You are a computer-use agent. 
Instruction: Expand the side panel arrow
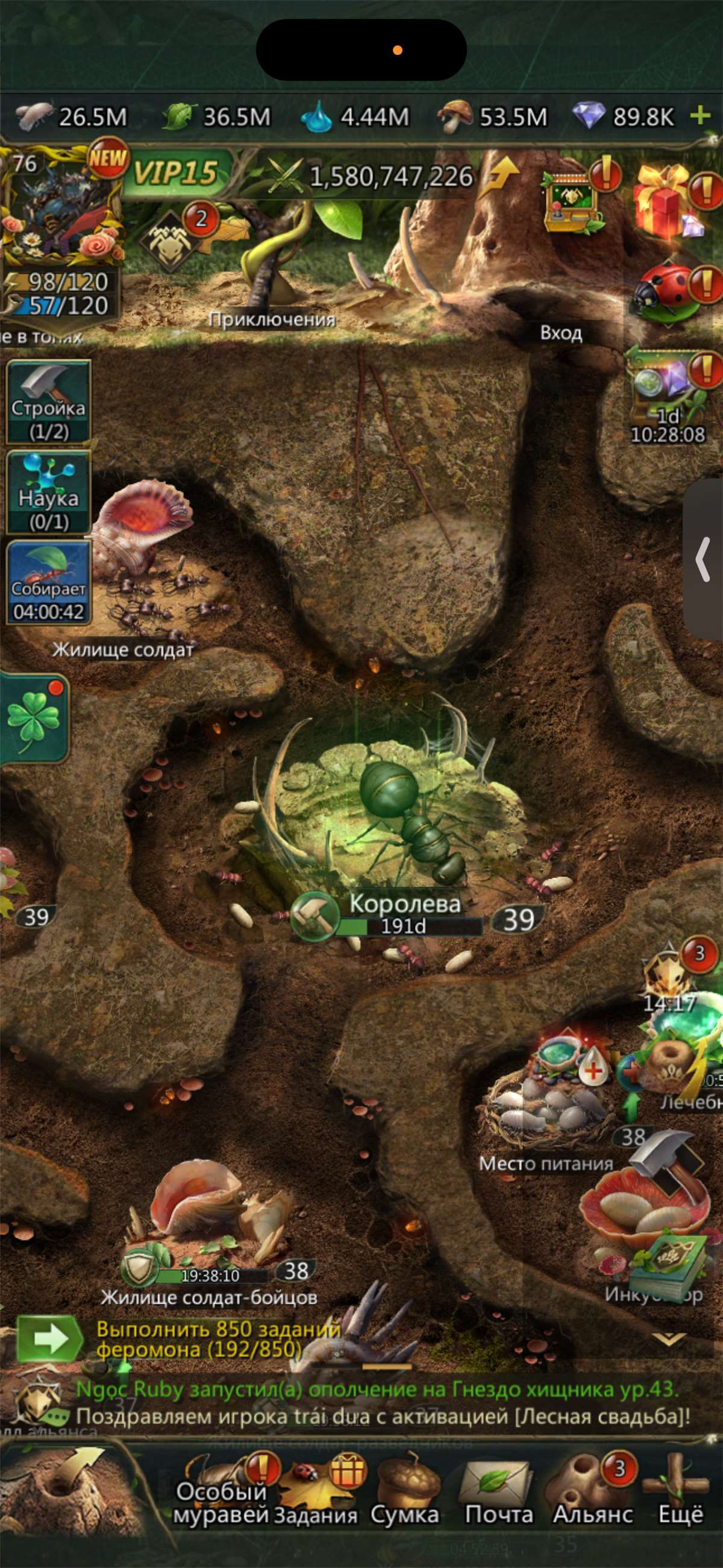click(704, 560)
